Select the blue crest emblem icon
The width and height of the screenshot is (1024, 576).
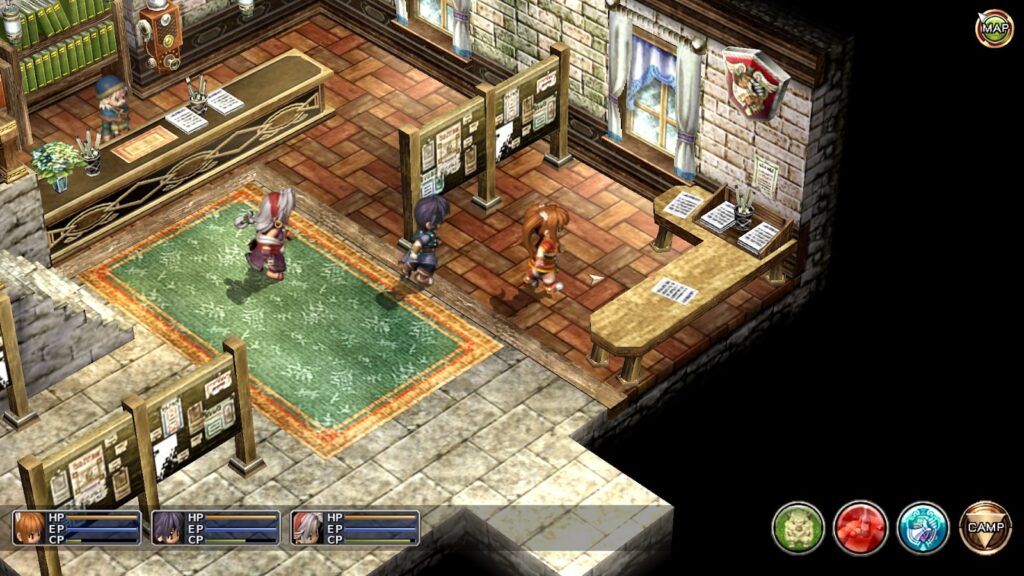(922, 528)
